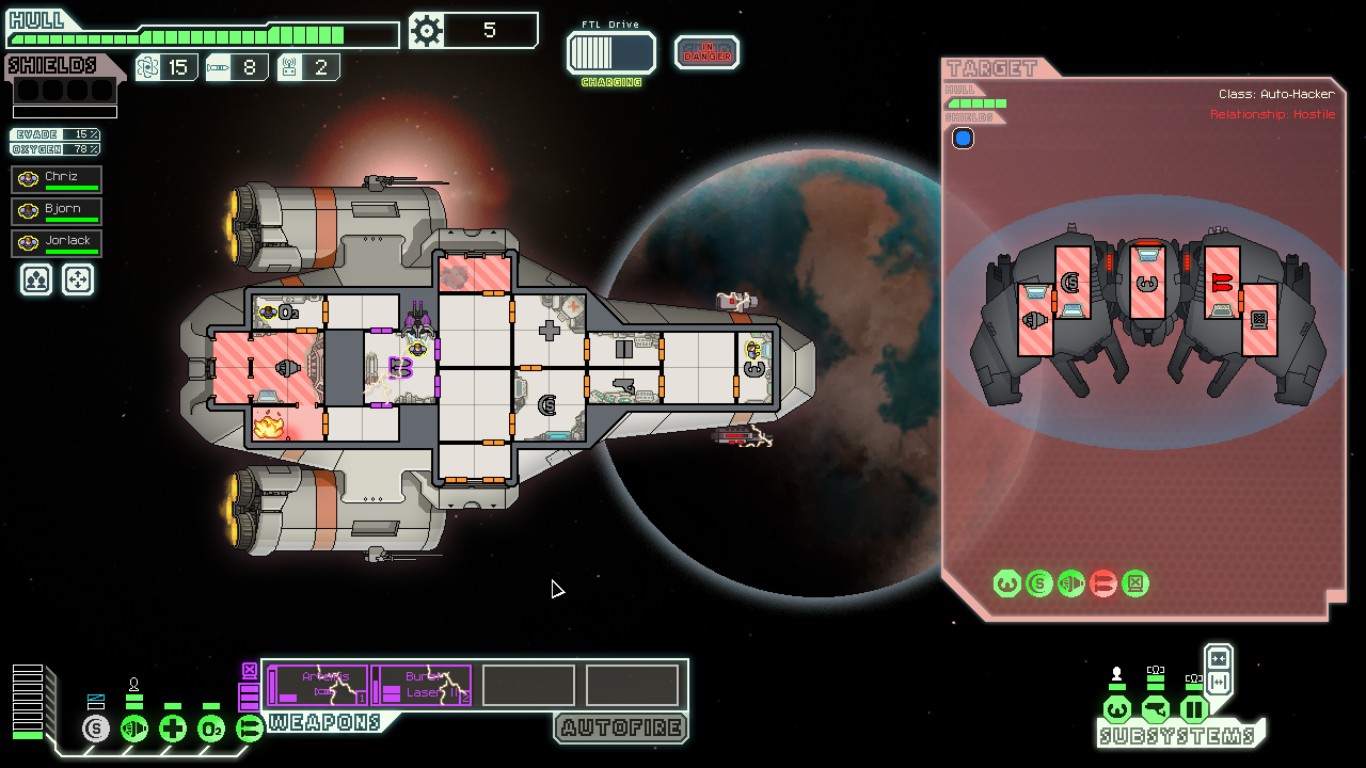1366x768 pixels.
Task: Click the medbay system power icon
Action: coord(173,729)
